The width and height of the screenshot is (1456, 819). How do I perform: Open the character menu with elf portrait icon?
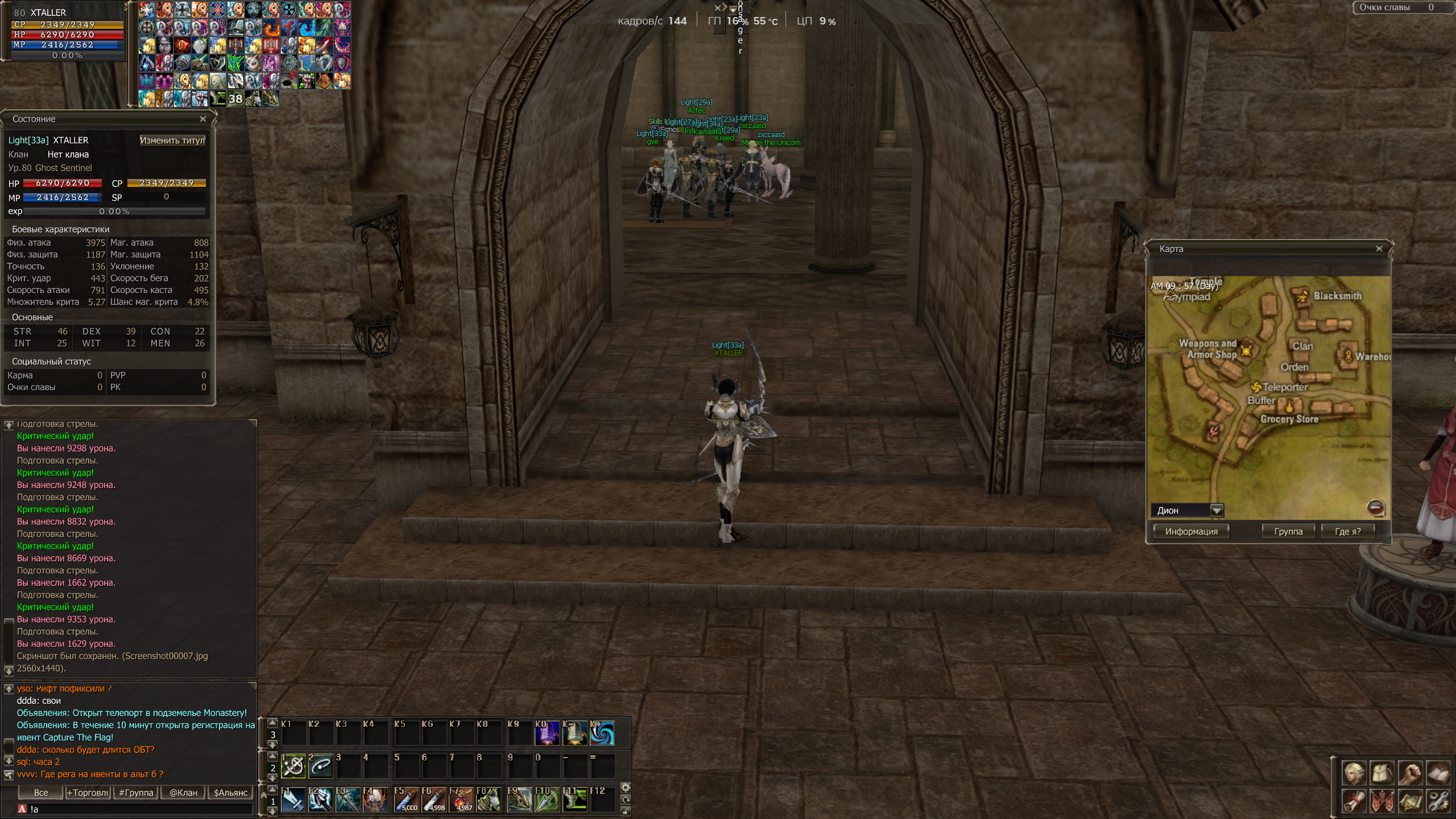1354,773
